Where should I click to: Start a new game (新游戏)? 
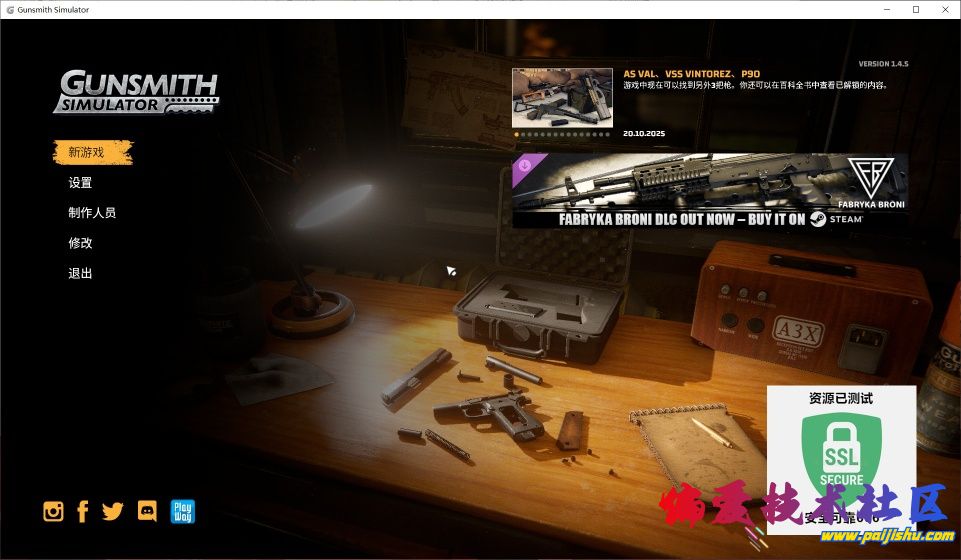86,153
